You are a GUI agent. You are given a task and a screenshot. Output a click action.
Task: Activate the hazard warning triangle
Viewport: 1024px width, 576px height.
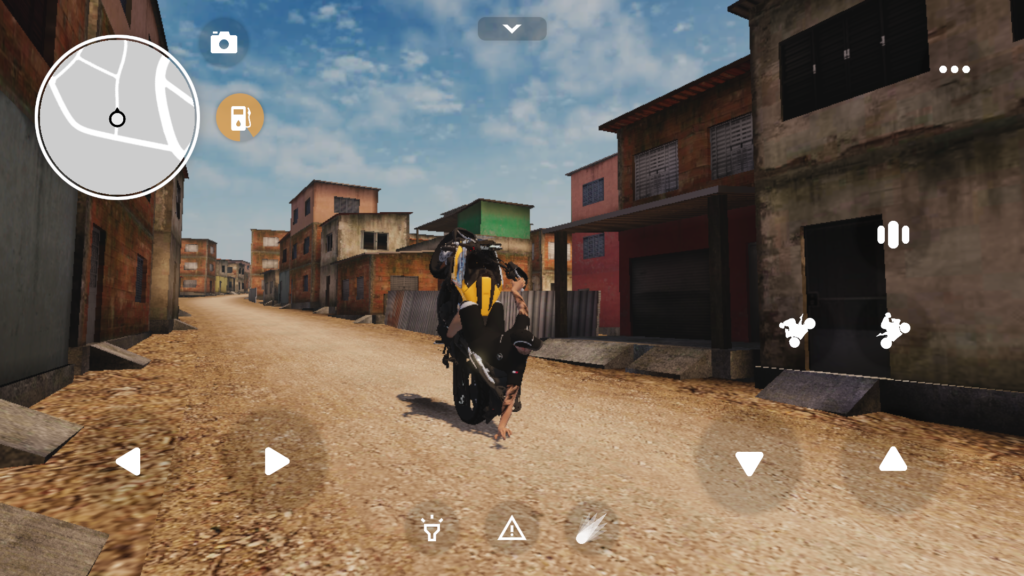[512, 528]
